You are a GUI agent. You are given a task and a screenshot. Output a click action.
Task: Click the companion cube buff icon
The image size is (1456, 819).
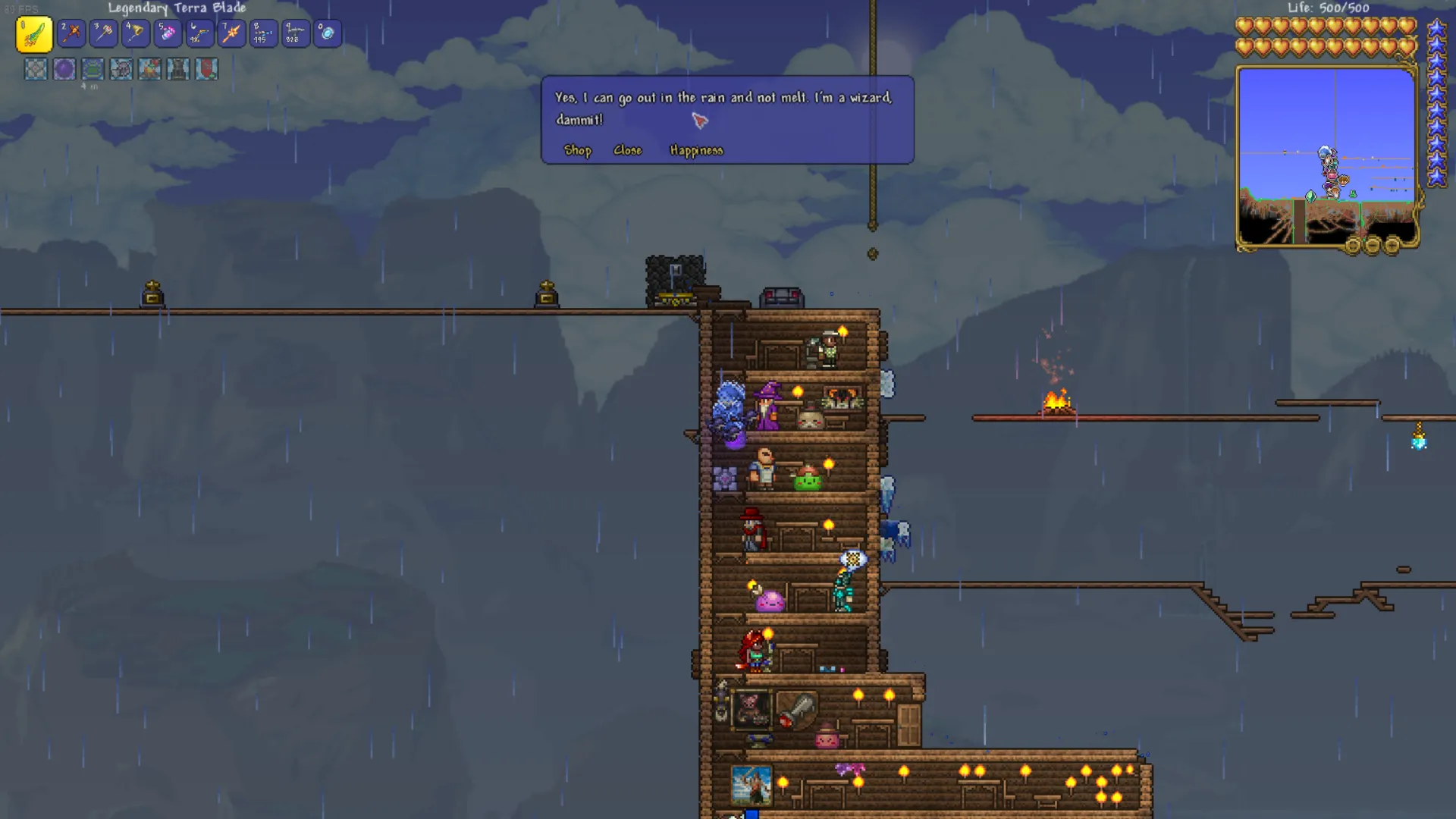tap(36, 69)
